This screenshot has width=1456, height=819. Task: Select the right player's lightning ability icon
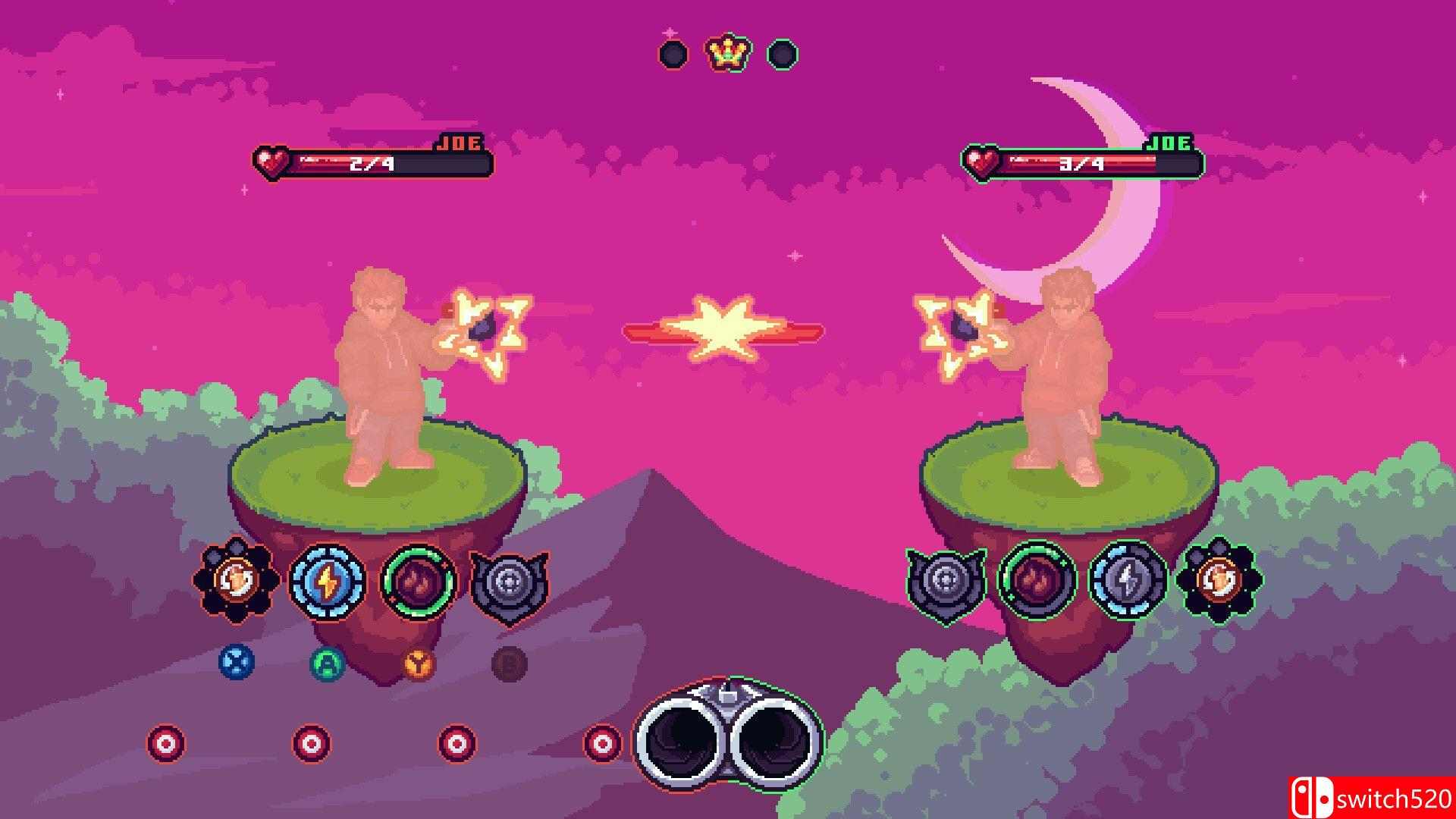[x=1127, y=580]
